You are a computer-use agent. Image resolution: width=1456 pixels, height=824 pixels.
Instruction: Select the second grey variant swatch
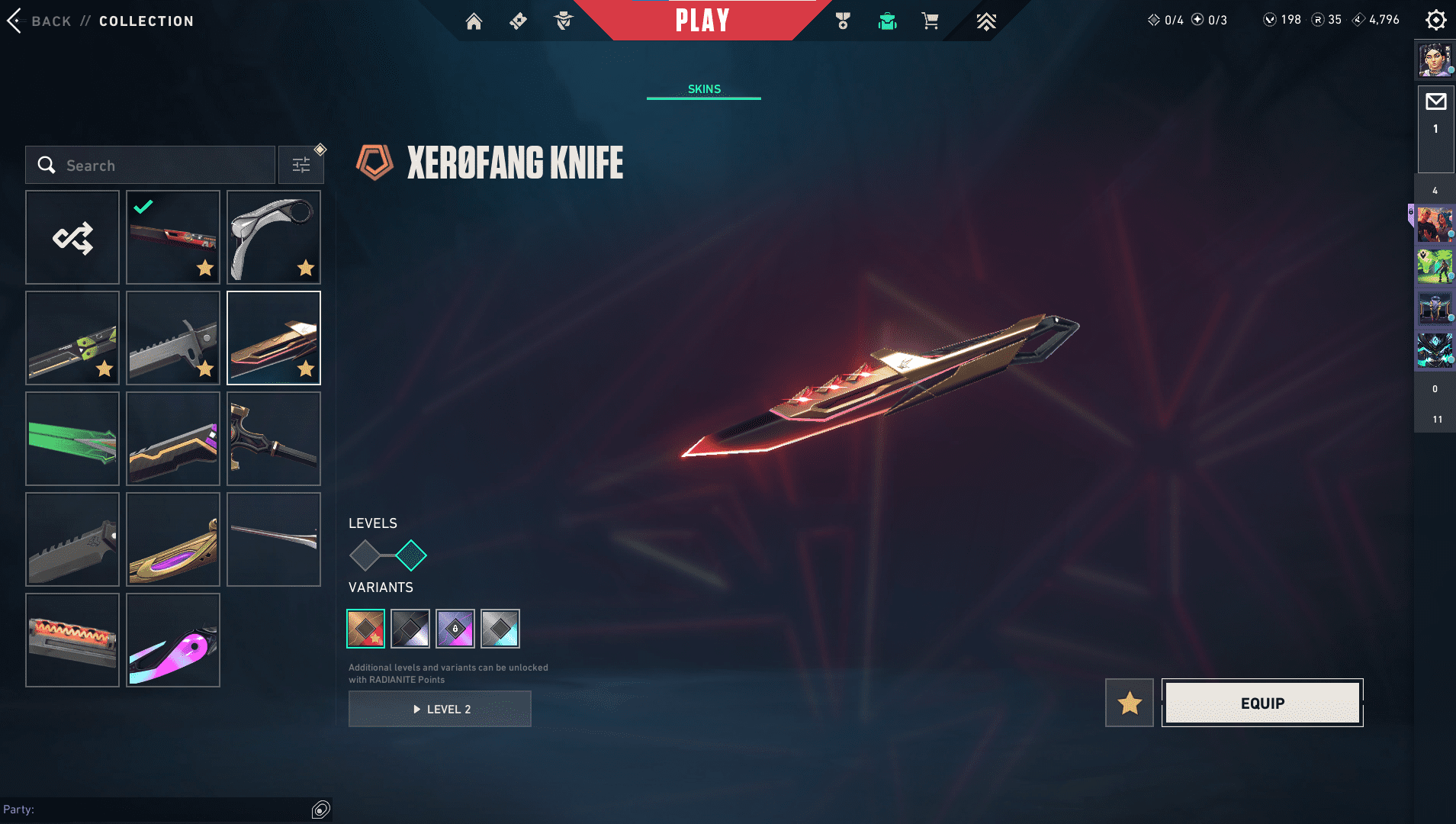click(x=411, y=628)
